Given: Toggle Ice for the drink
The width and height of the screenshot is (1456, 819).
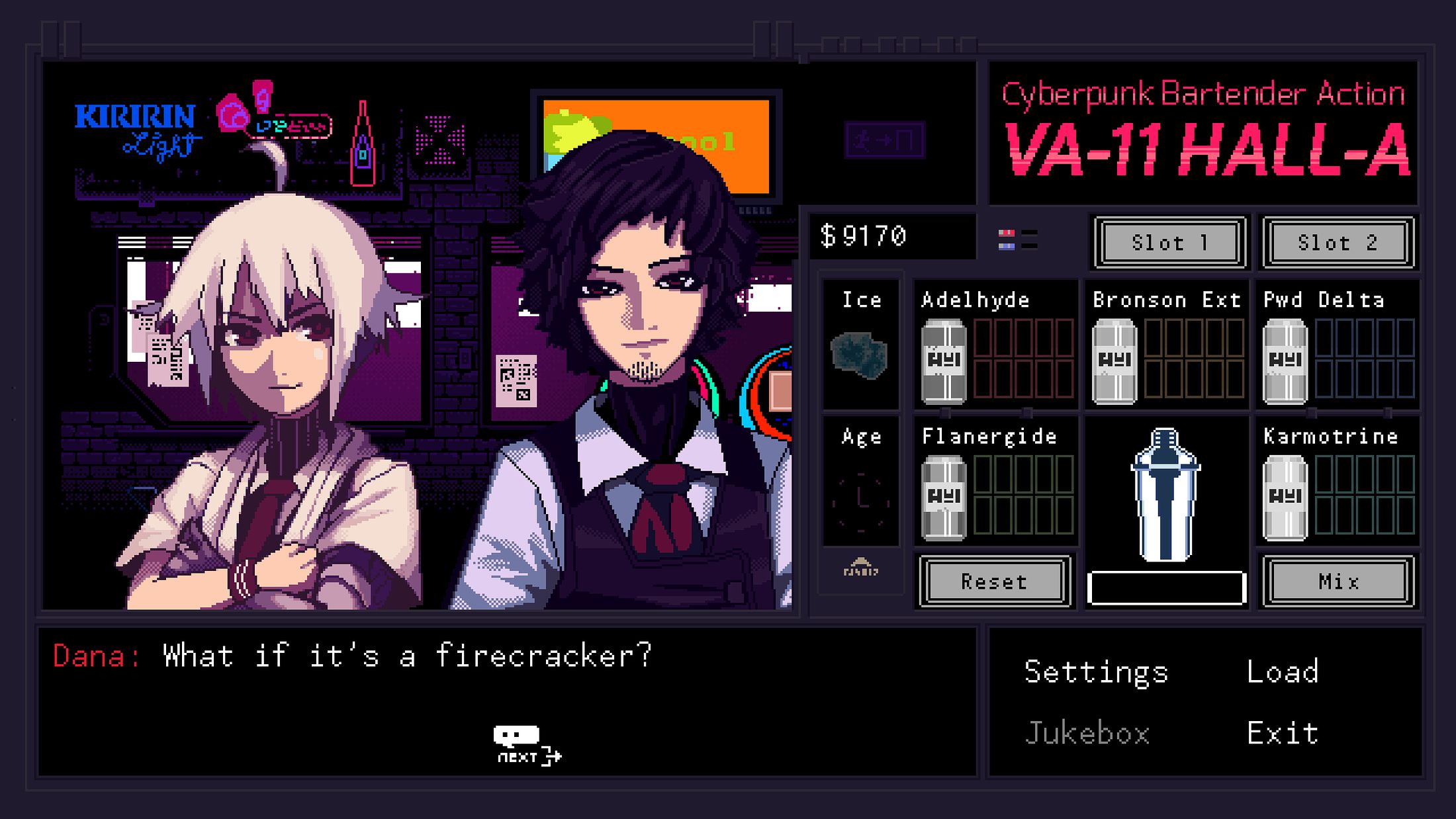Looking at the screenshot, I should [x=860, y=355].
